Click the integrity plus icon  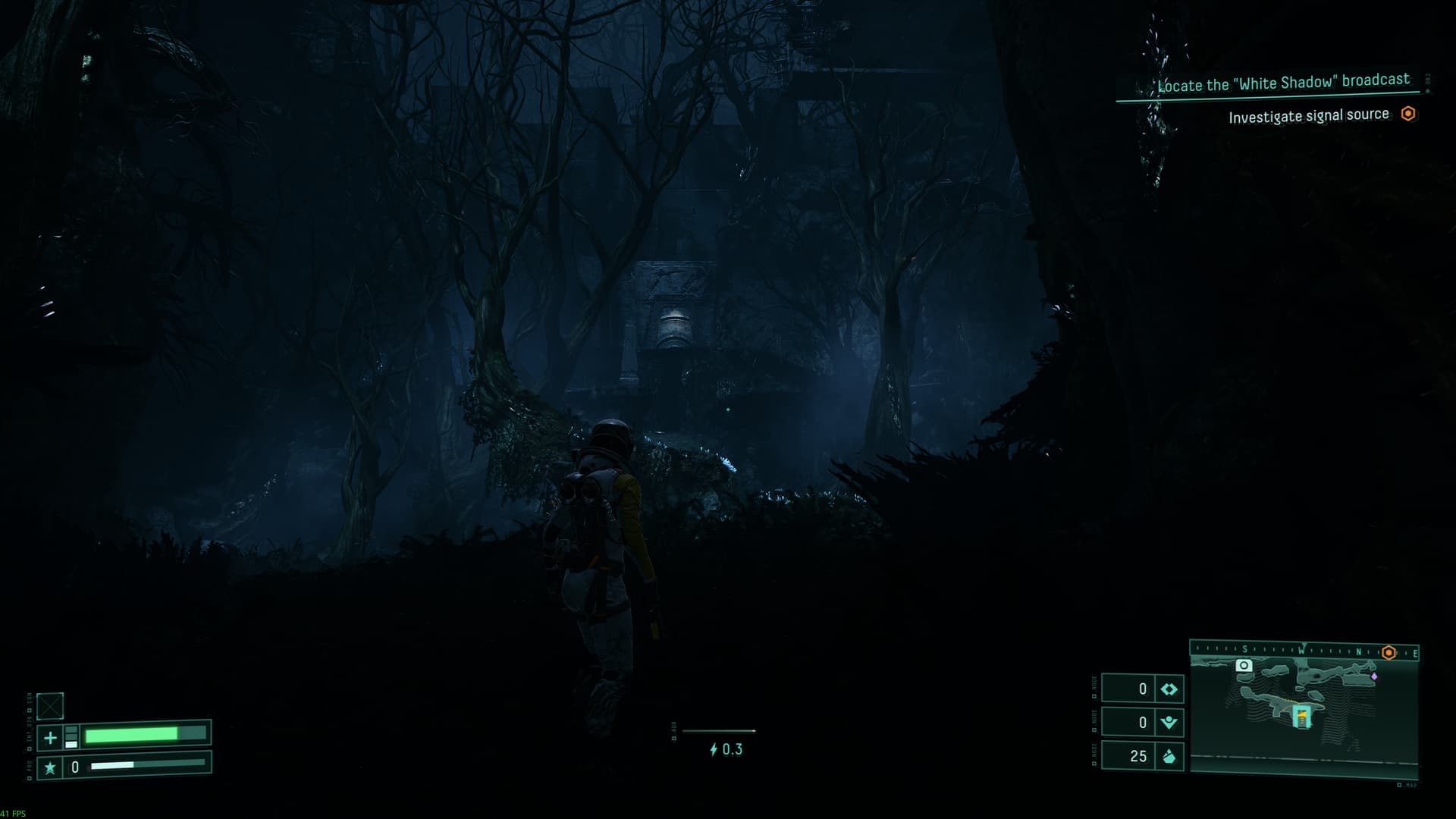tap(50, 737)
